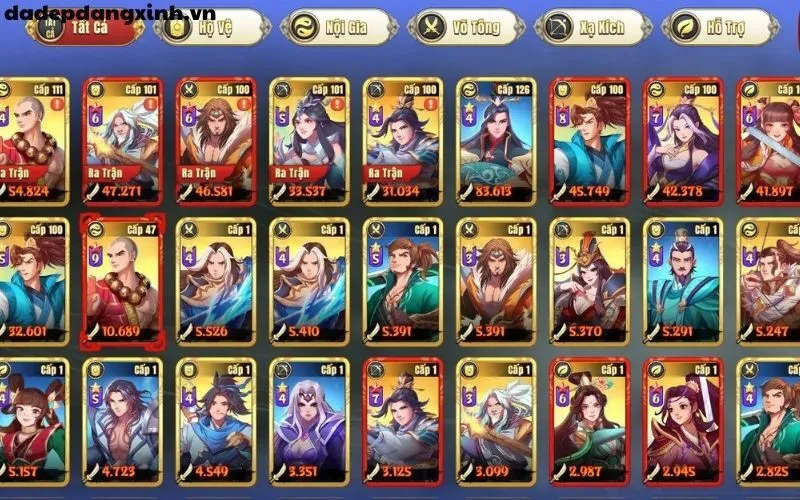
Task: Select the Nội Gia filter tab
Action: tap(331, 27)
